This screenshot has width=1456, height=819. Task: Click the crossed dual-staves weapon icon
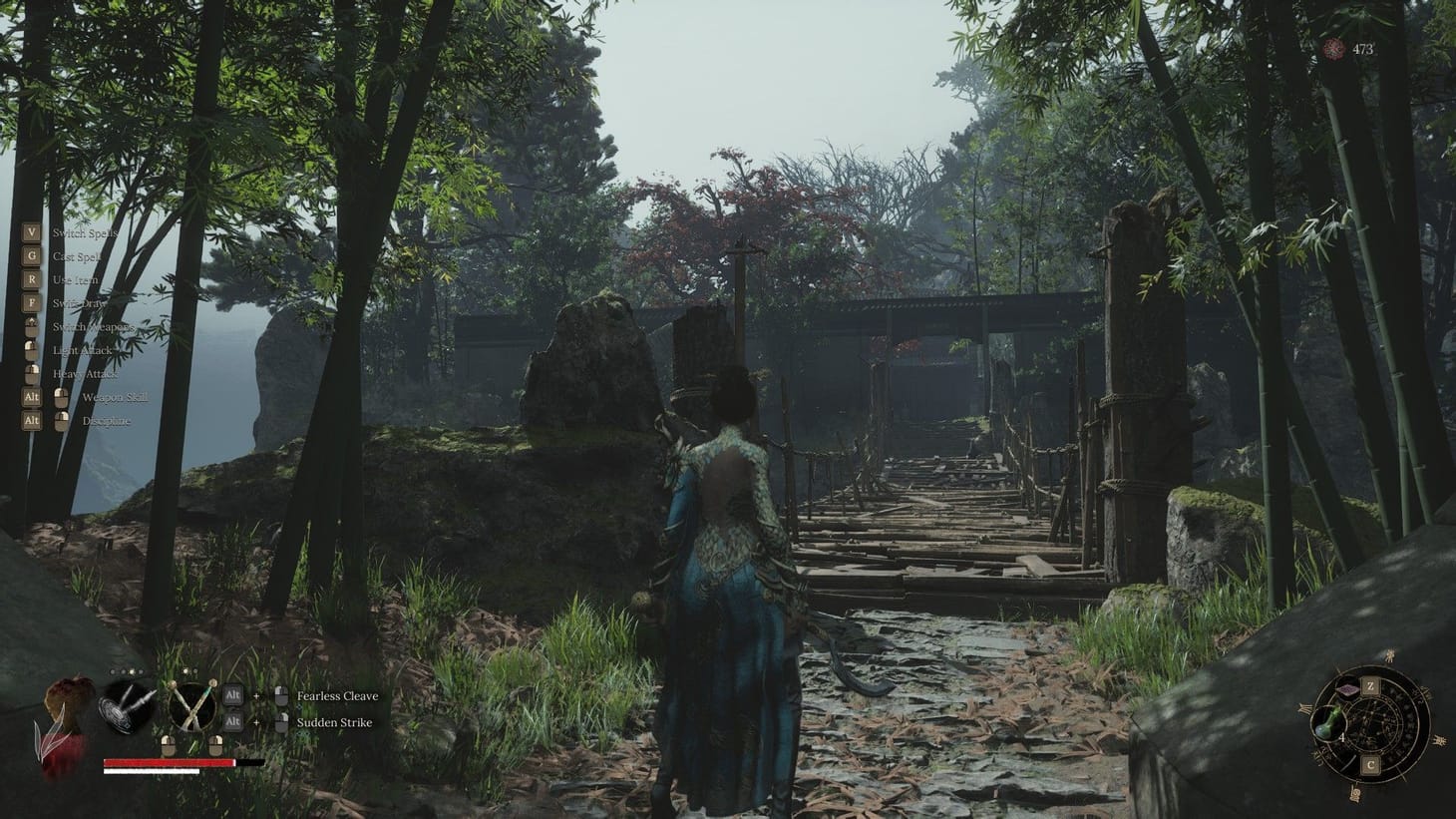192,706
